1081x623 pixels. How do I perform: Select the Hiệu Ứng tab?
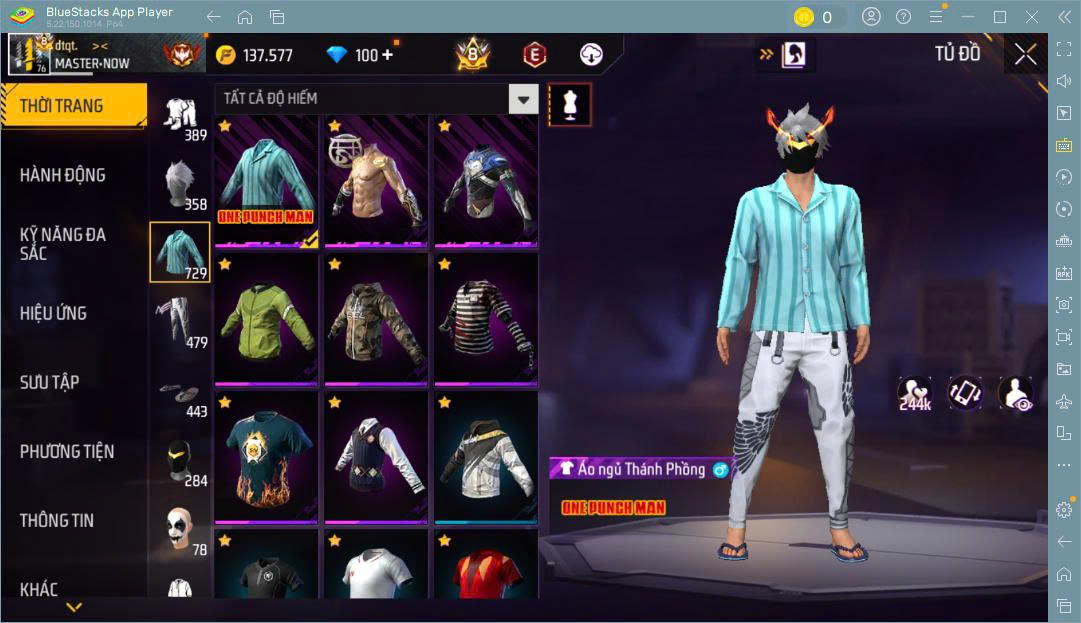point(53,313)
